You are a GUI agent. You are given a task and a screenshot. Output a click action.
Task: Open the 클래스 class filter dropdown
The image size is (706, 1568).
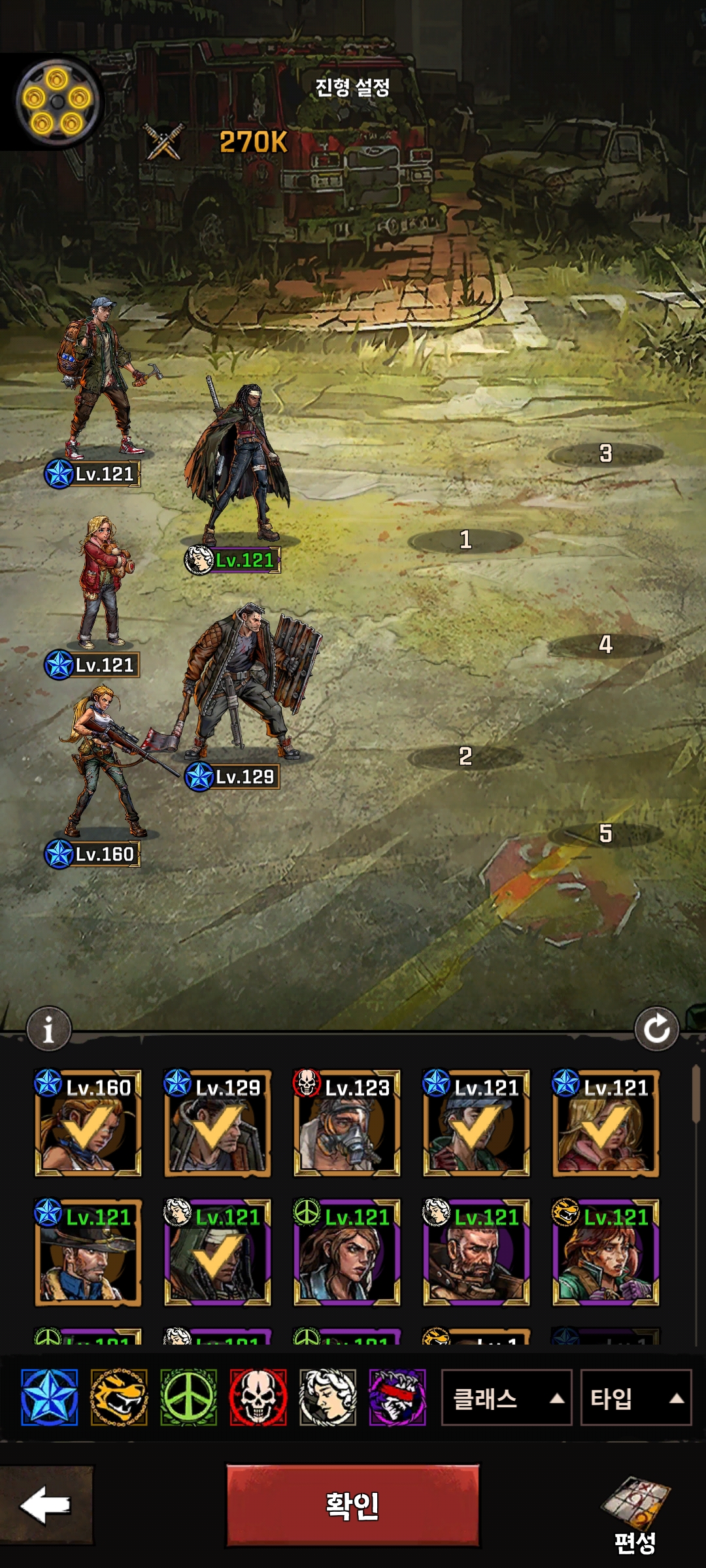click(506, 1398)
